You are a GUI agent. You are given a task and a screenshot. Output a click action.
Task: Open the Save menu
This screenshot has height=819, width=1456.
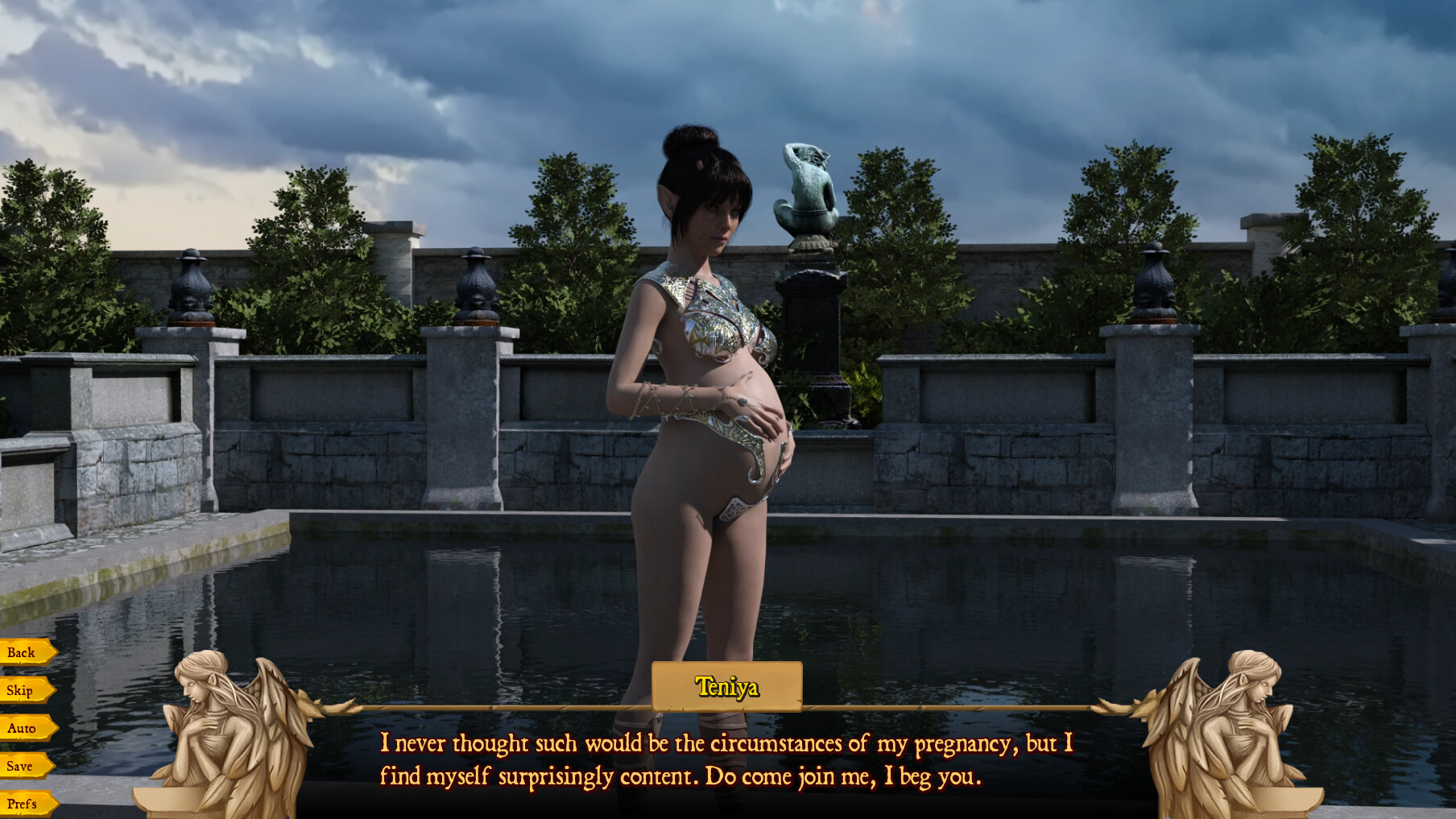click(21, 766)
